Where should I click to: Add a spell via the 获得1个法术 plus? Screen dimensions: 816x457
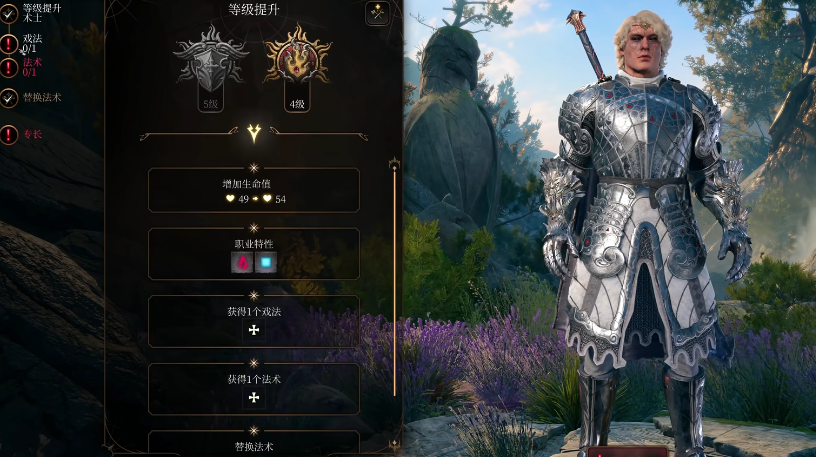tap(254, 398)
